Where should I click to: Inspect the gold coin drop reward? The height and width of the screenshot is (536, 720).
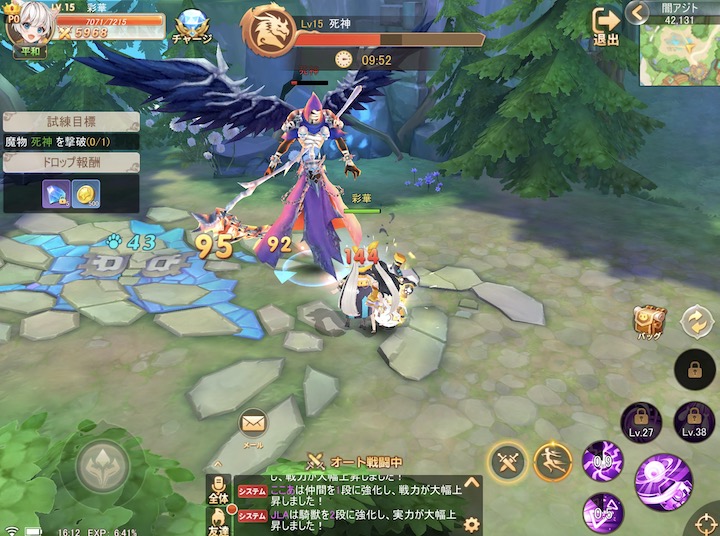click(86, 193)
